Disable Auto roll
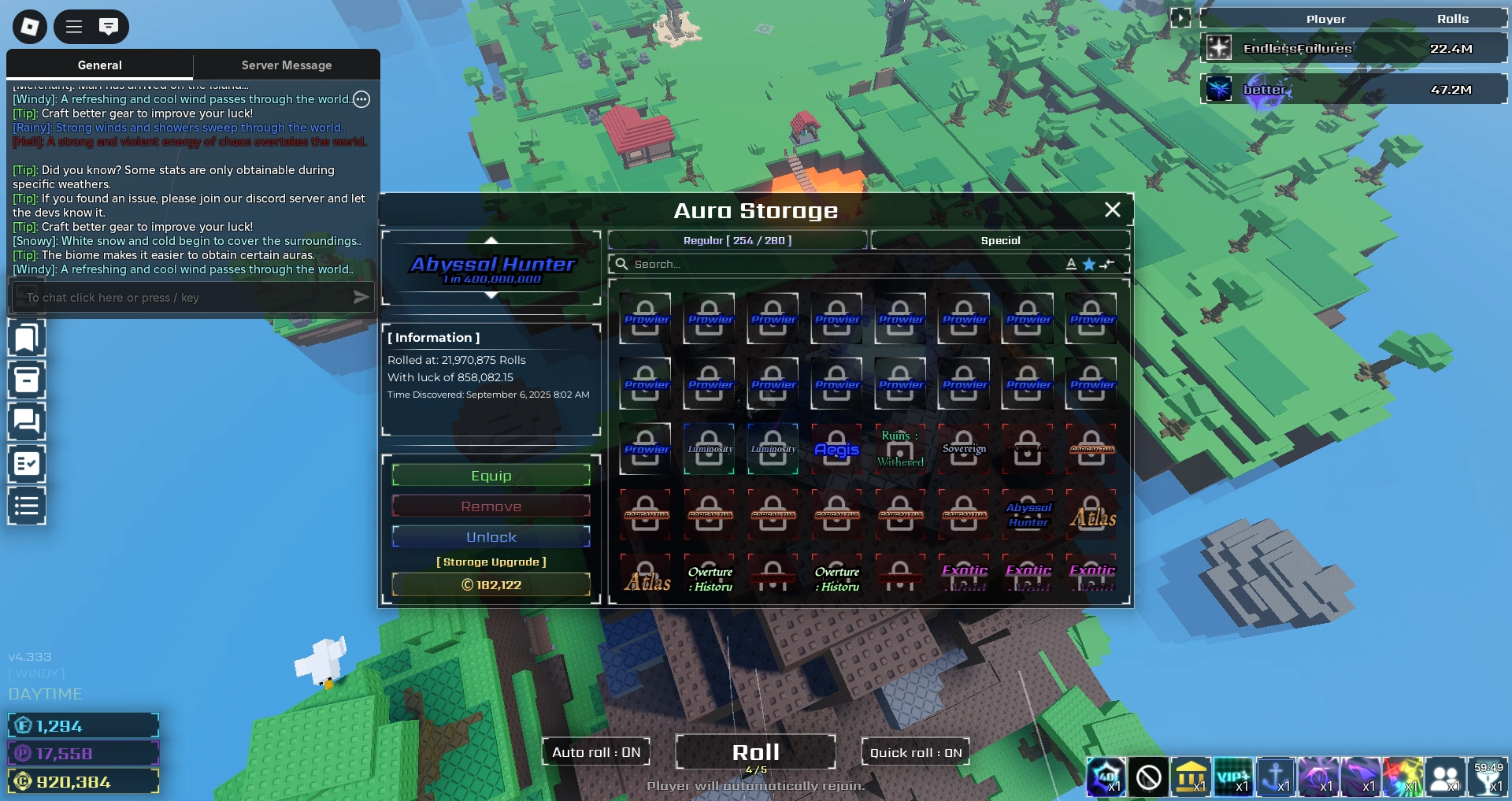 point(595,751)
